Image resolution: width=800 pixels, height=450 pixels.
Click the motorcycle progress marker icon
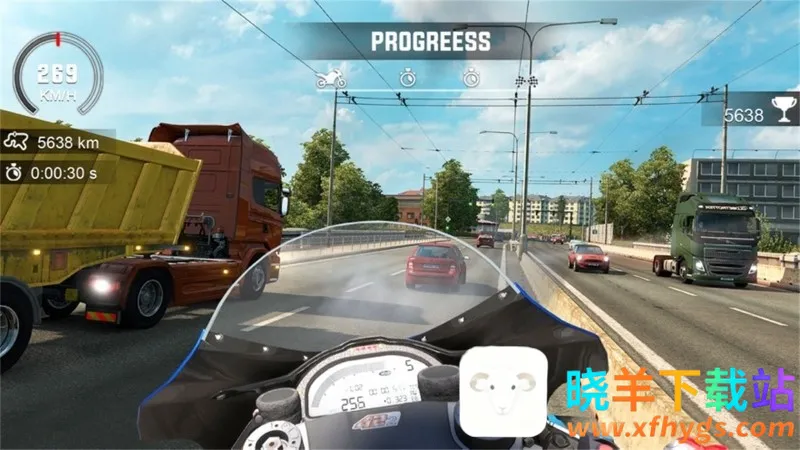[x=331, y=78]
